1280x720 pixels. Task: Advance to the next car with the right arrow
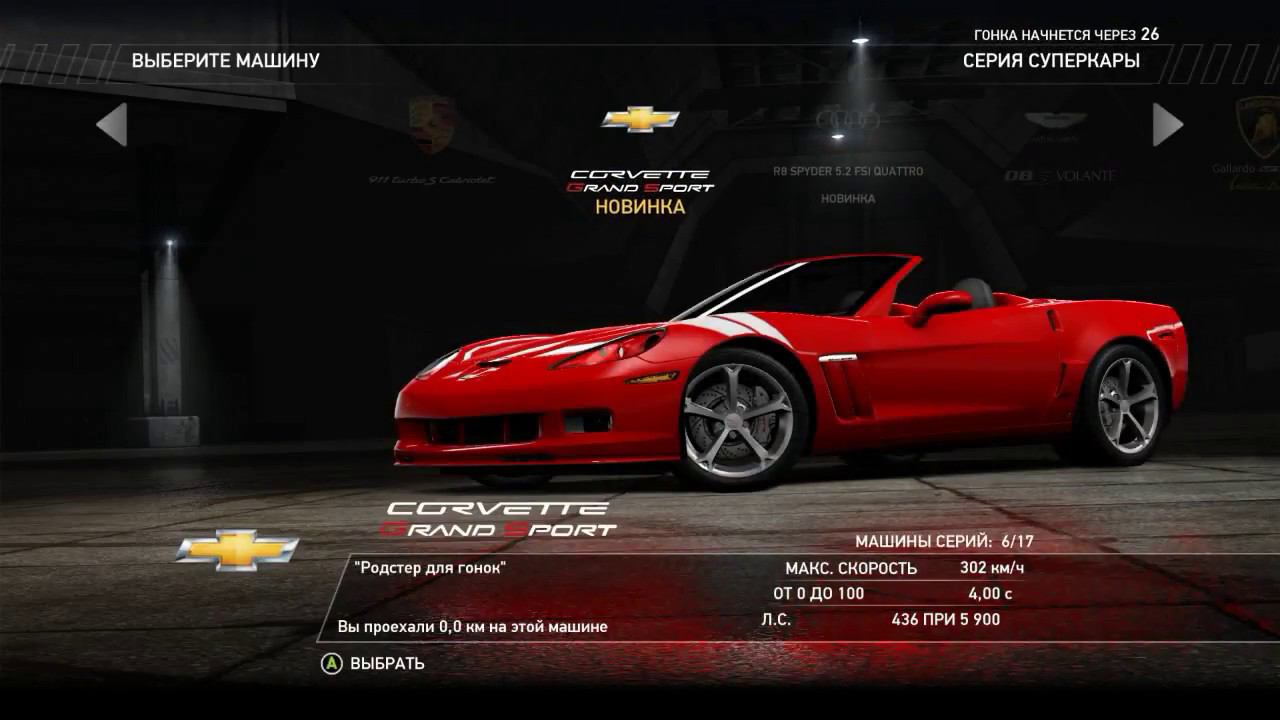click(x=1167, y=125)
